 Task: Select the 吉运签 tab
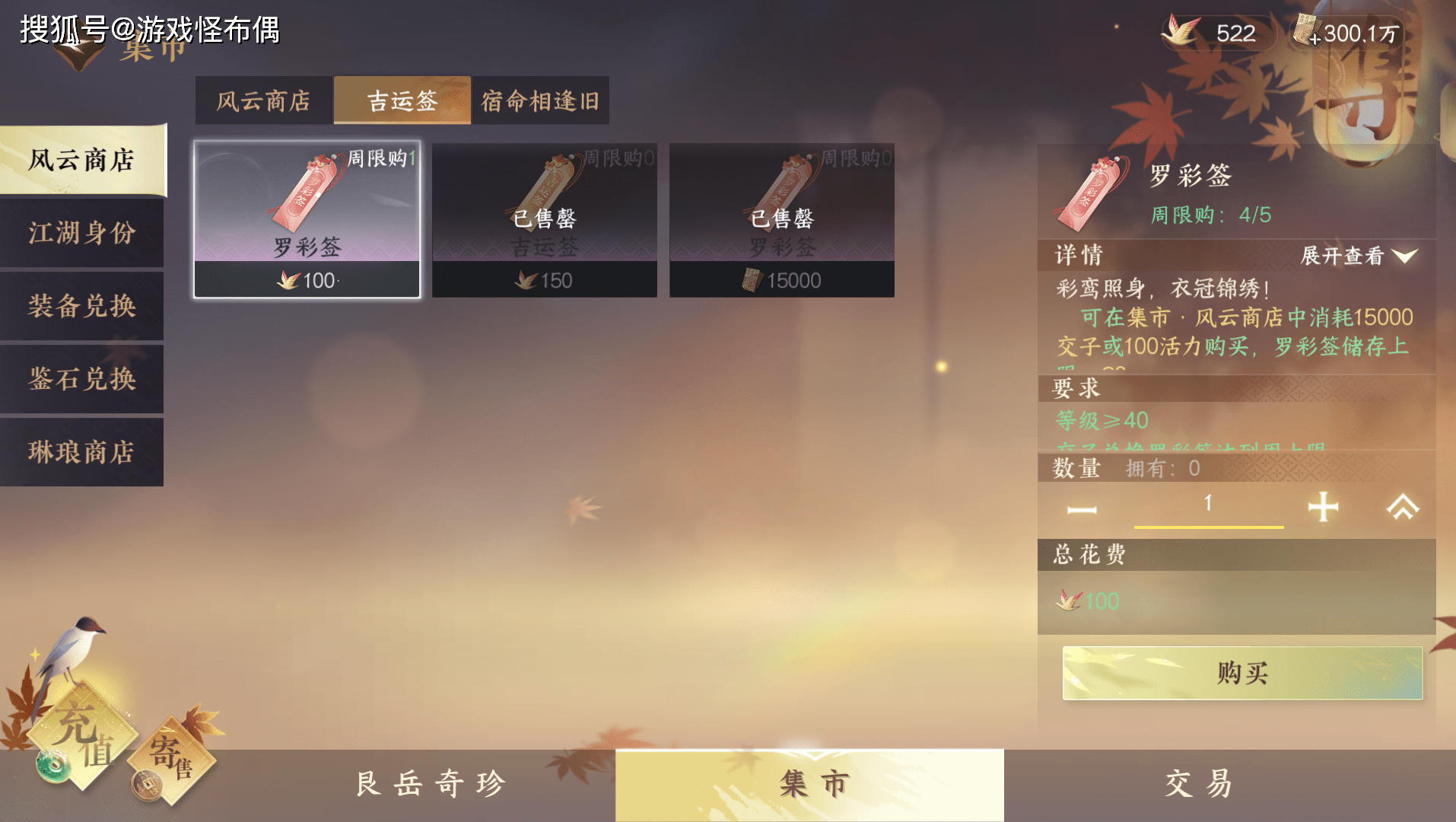(x=402, y=100)
